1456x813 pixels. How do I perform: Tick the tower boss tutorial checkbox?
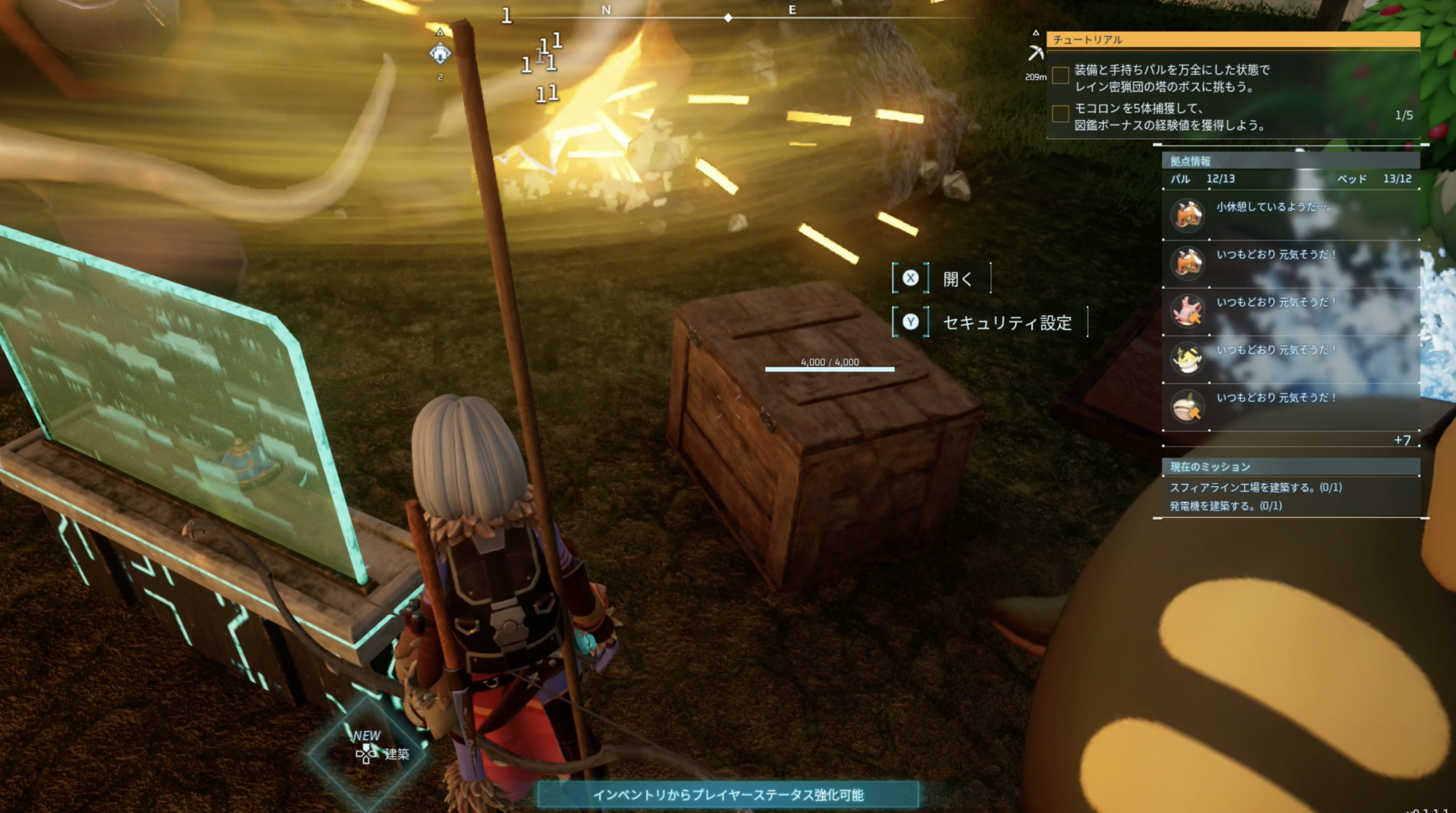click(x=1061, y=75)
